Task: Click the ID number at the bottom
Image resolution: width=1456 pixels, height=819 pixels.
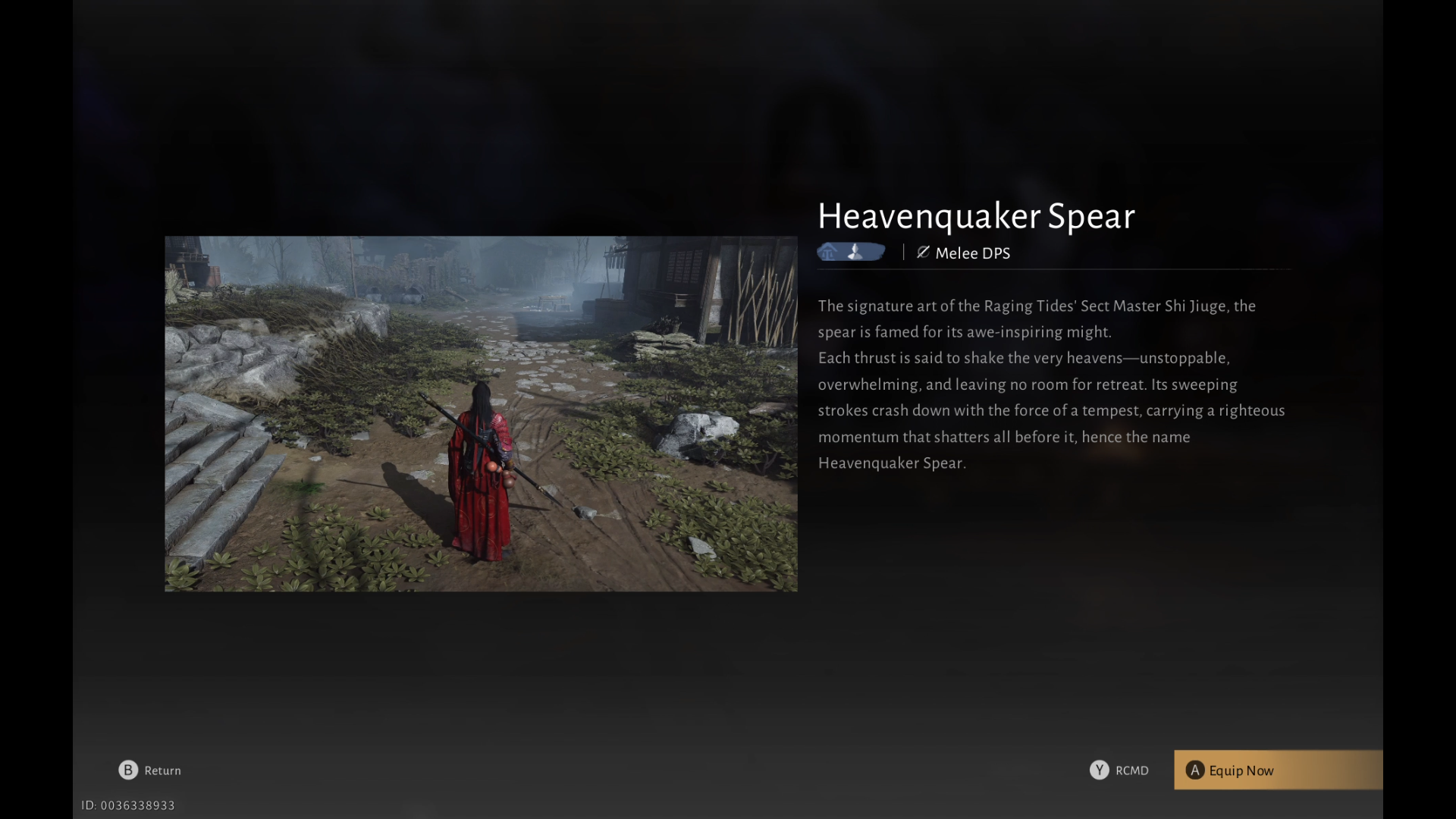Action: tap(129, 805)
